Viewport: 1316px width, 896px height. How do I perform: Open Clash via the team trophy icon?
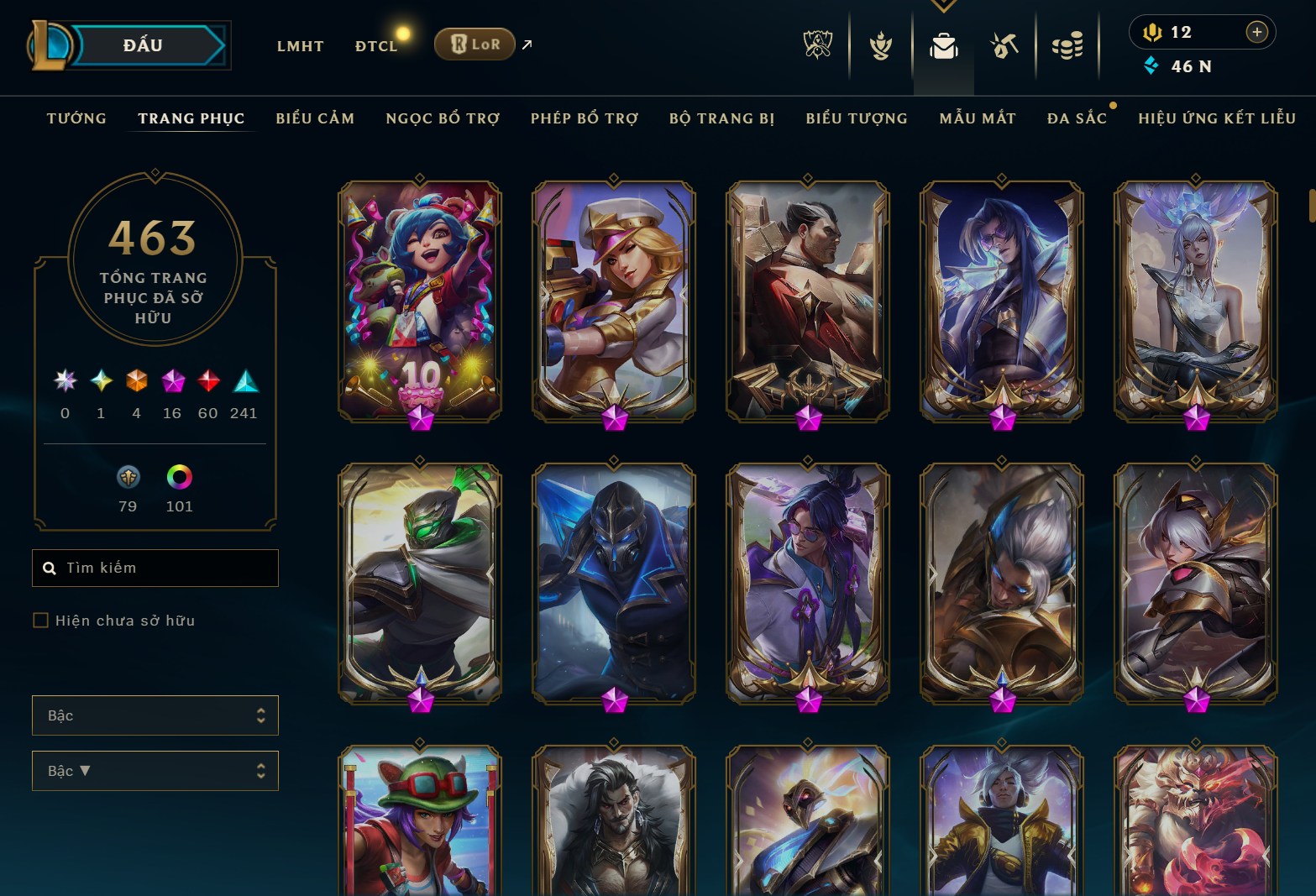(x=879, y=46)
